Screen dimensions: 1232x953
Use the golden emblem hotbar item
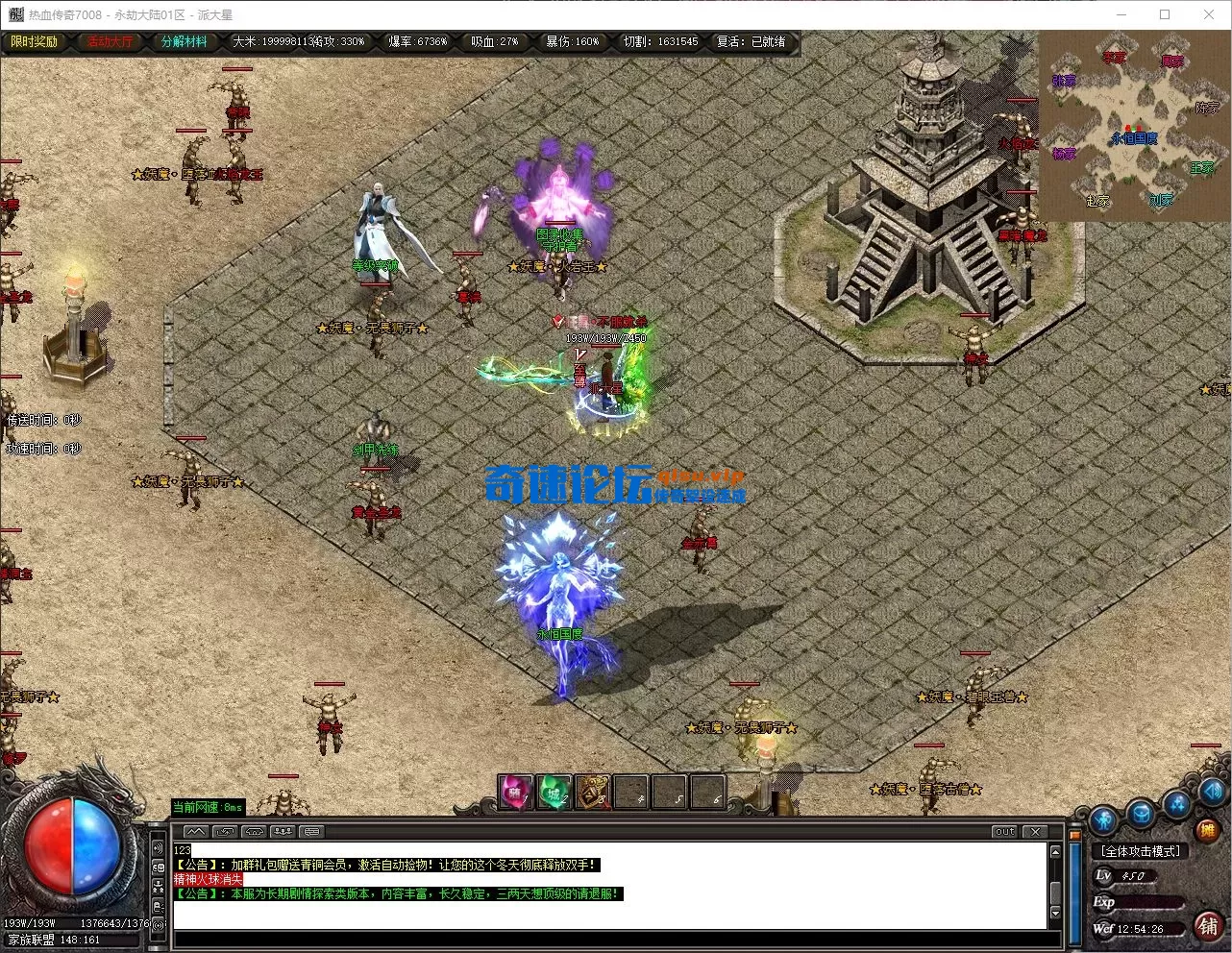[592, 793]
